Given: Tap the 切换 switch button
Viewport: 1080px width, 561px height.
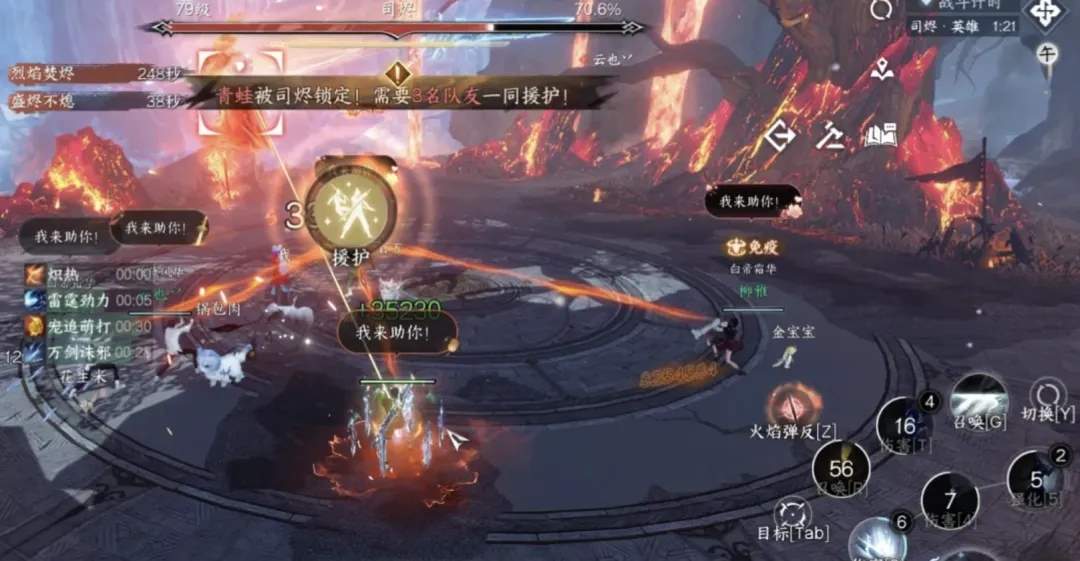Looking at the screenshot, I should (1047, 394).
